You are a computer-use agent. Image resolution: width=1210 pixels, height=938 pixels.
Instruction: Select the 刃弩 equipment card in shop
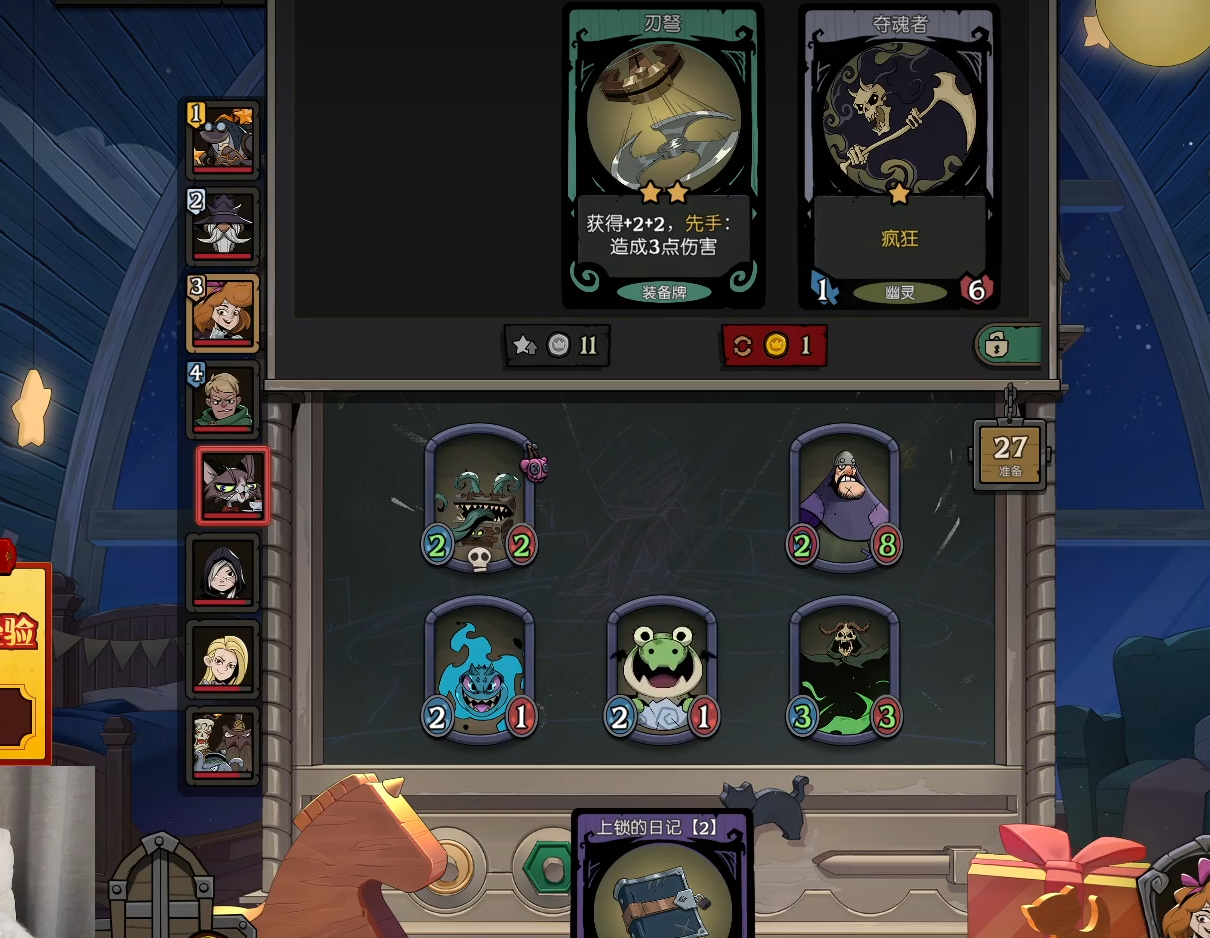(664, 155)
